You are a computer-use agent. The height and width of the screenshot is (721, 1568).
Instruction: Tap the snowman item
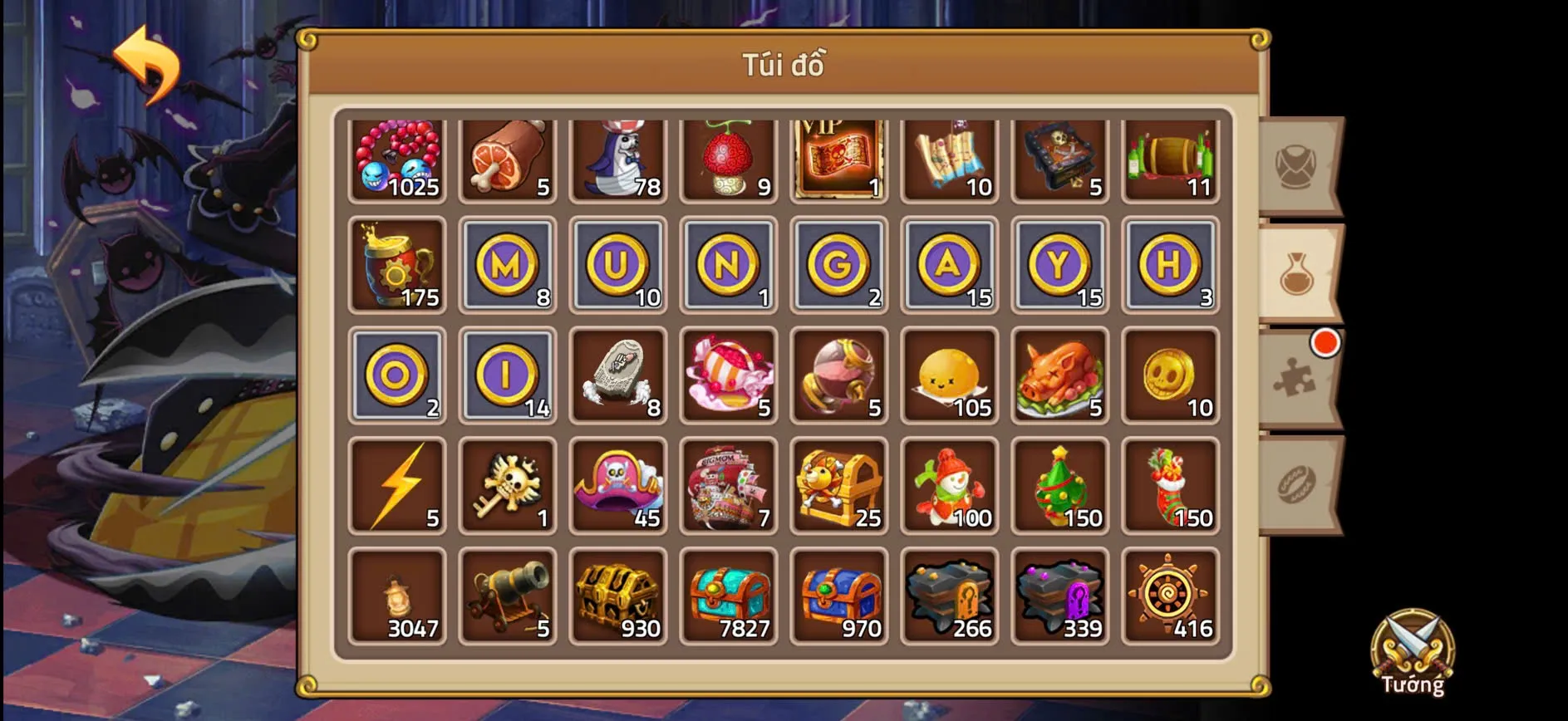click(x=949, y=486)
